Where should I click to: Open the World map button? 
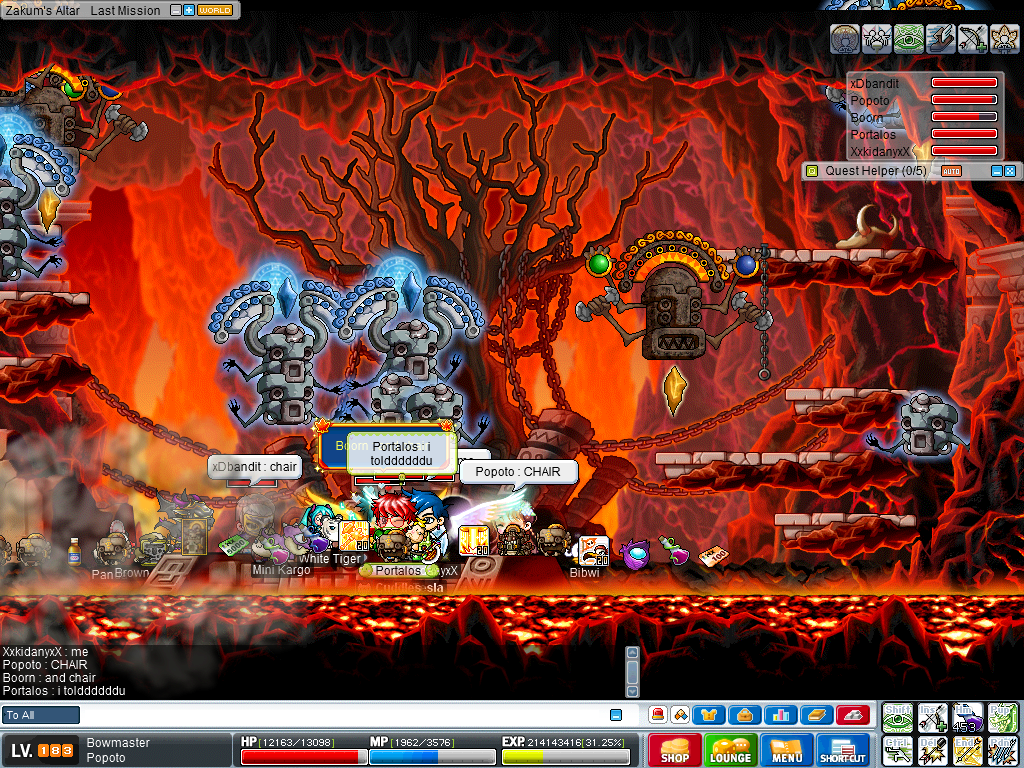[215, 10]
